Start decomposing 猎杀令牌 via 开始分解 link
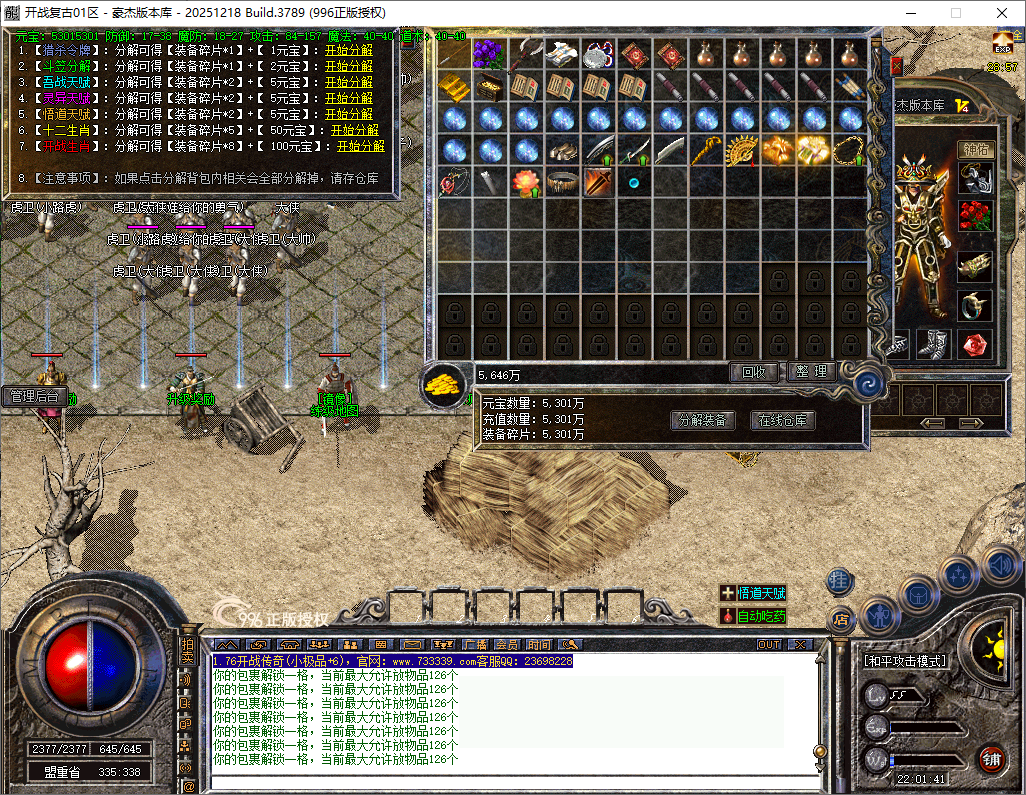This screenshot has height=795, width=1026. pos(348,50)
